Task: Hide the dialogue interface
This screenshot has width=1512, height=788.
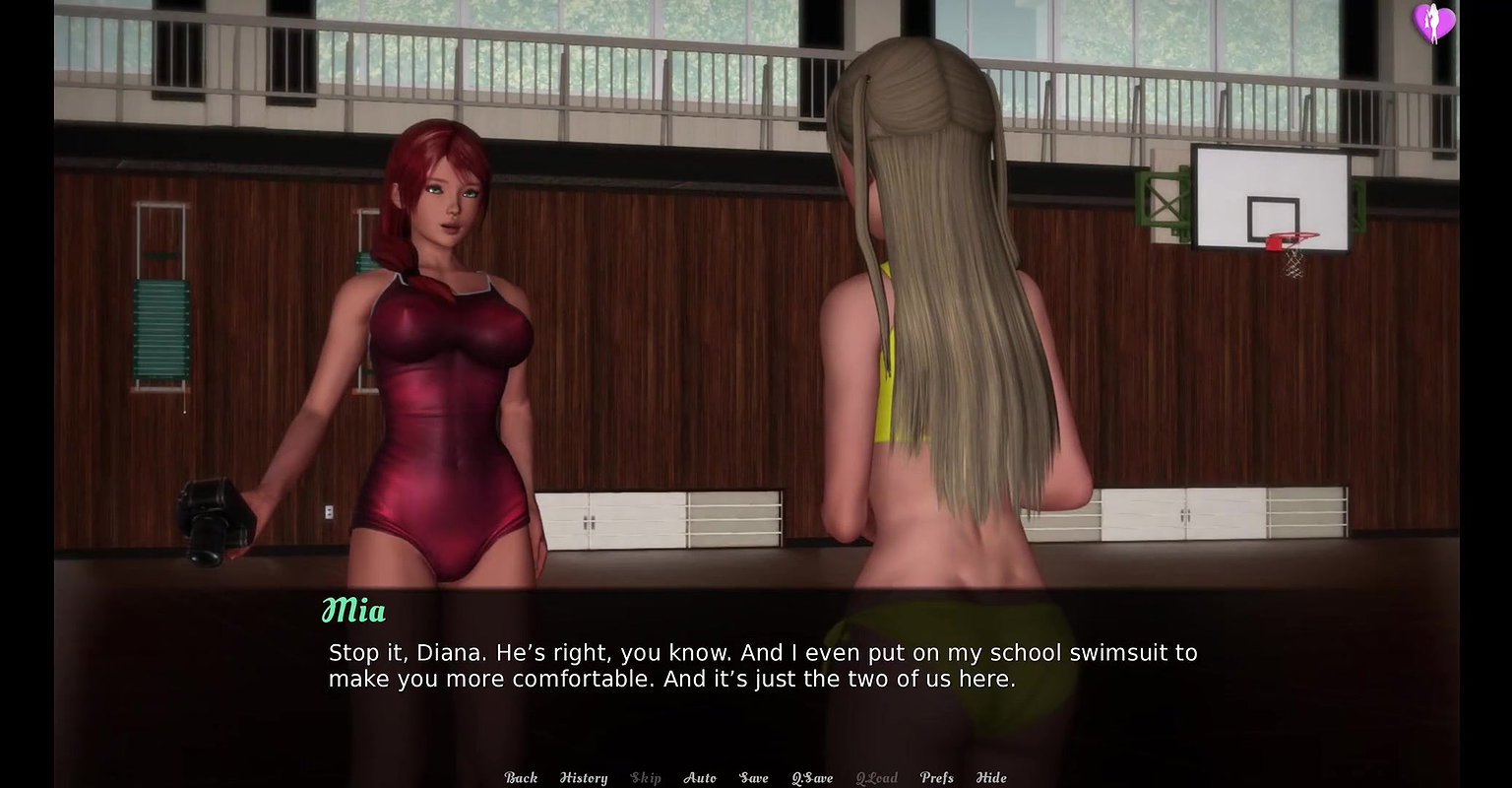Action: [x=991, y=777]
